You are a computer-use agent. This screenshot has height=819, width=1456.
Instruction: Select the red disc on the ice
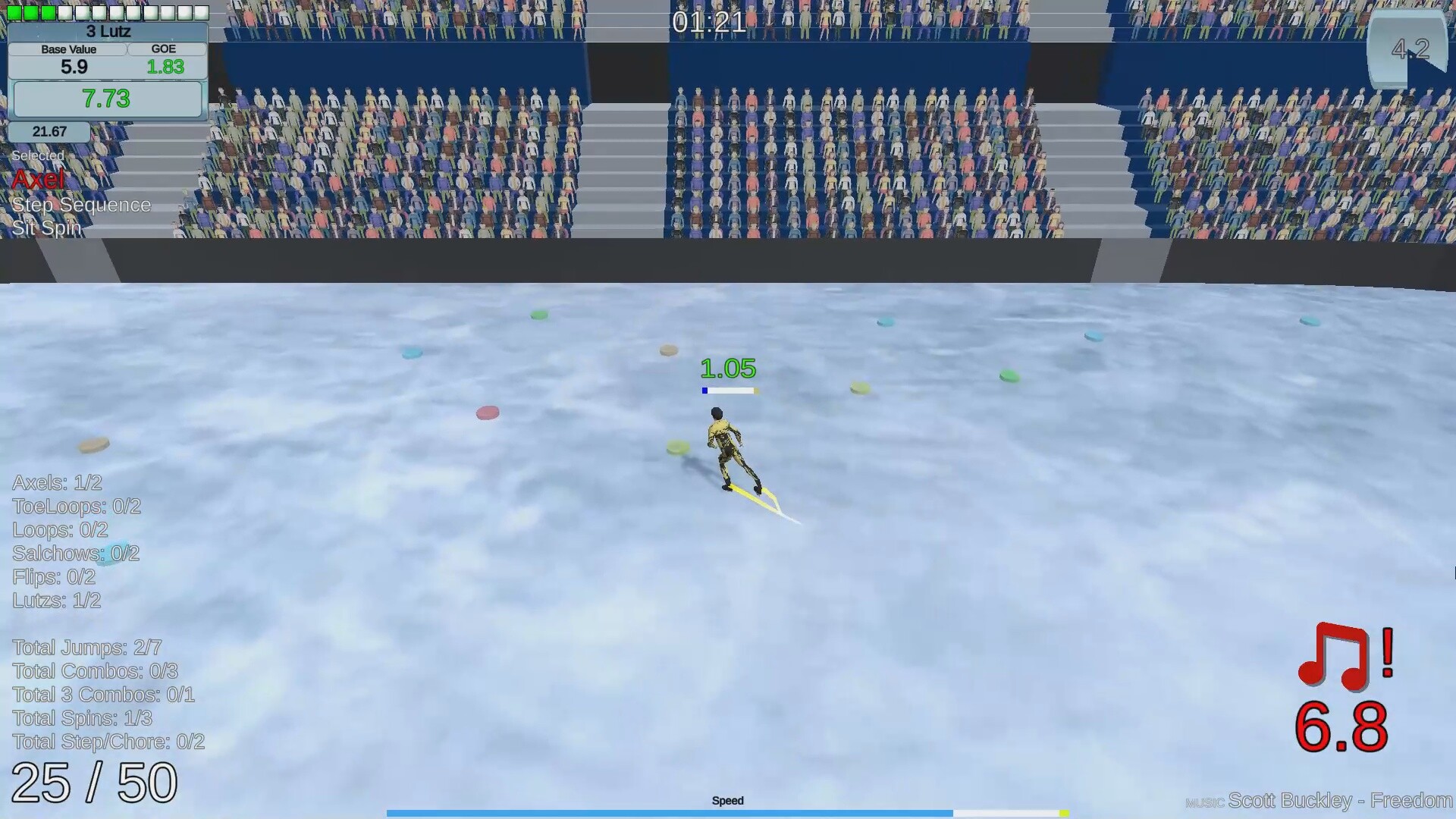488,412
